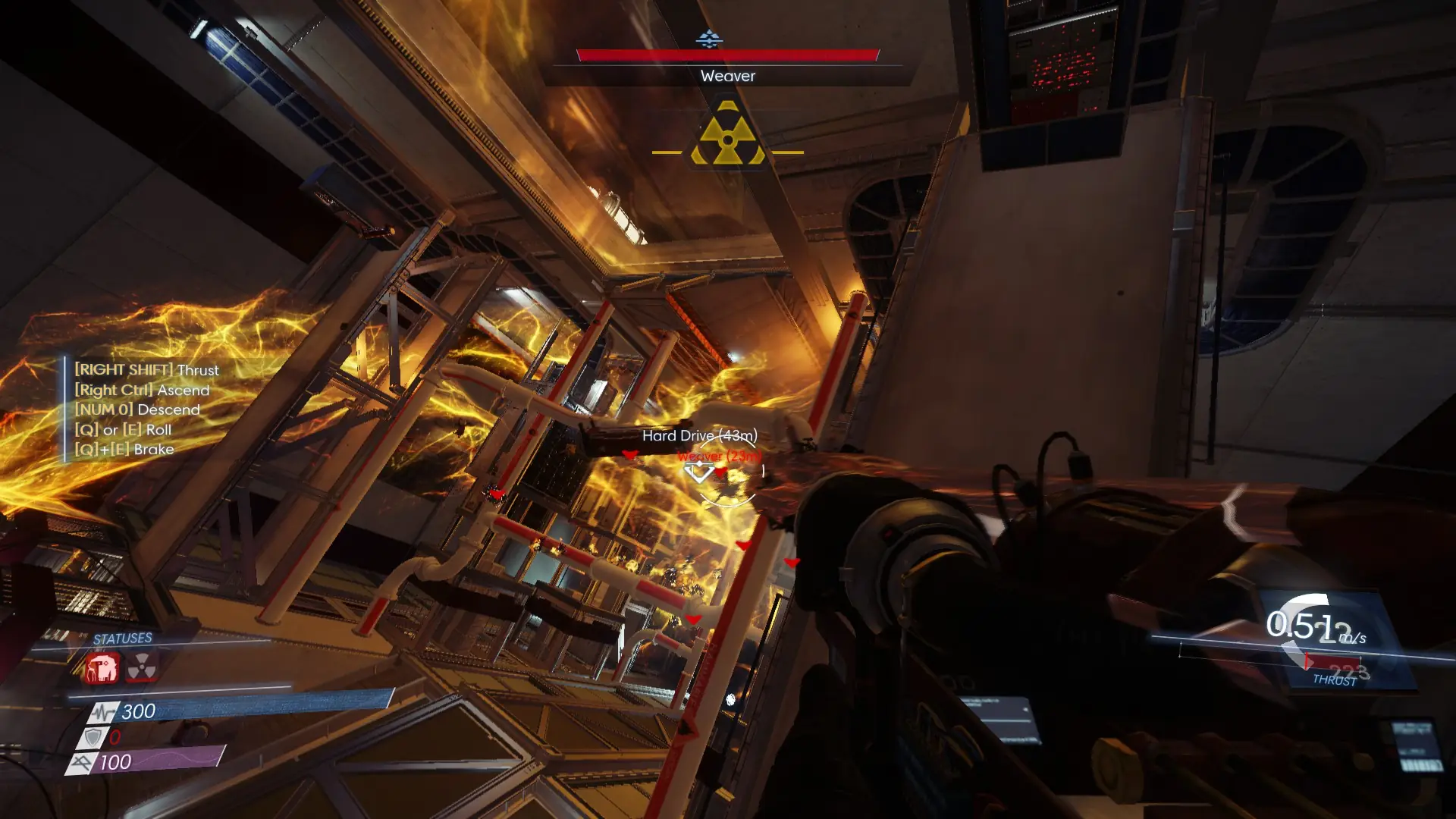
Task: Click the red Weaver target marker label
Action: pyautogui.click(x=717, y=456)
